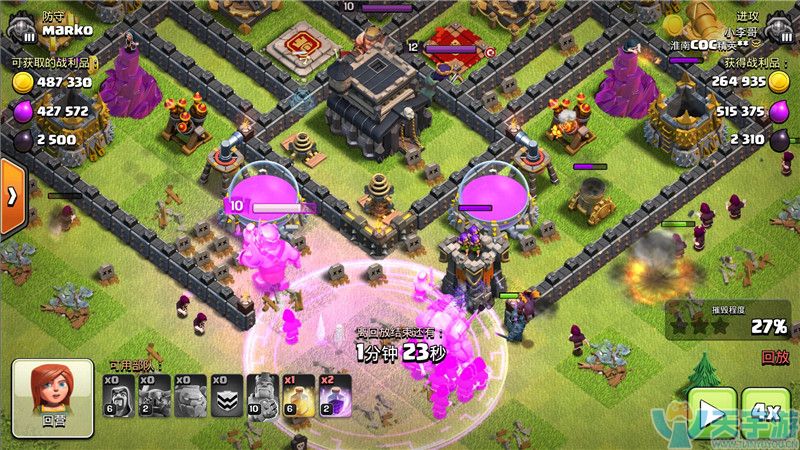Select the Wizard troop slot
The image size is (800, 450).
(119, 396)
